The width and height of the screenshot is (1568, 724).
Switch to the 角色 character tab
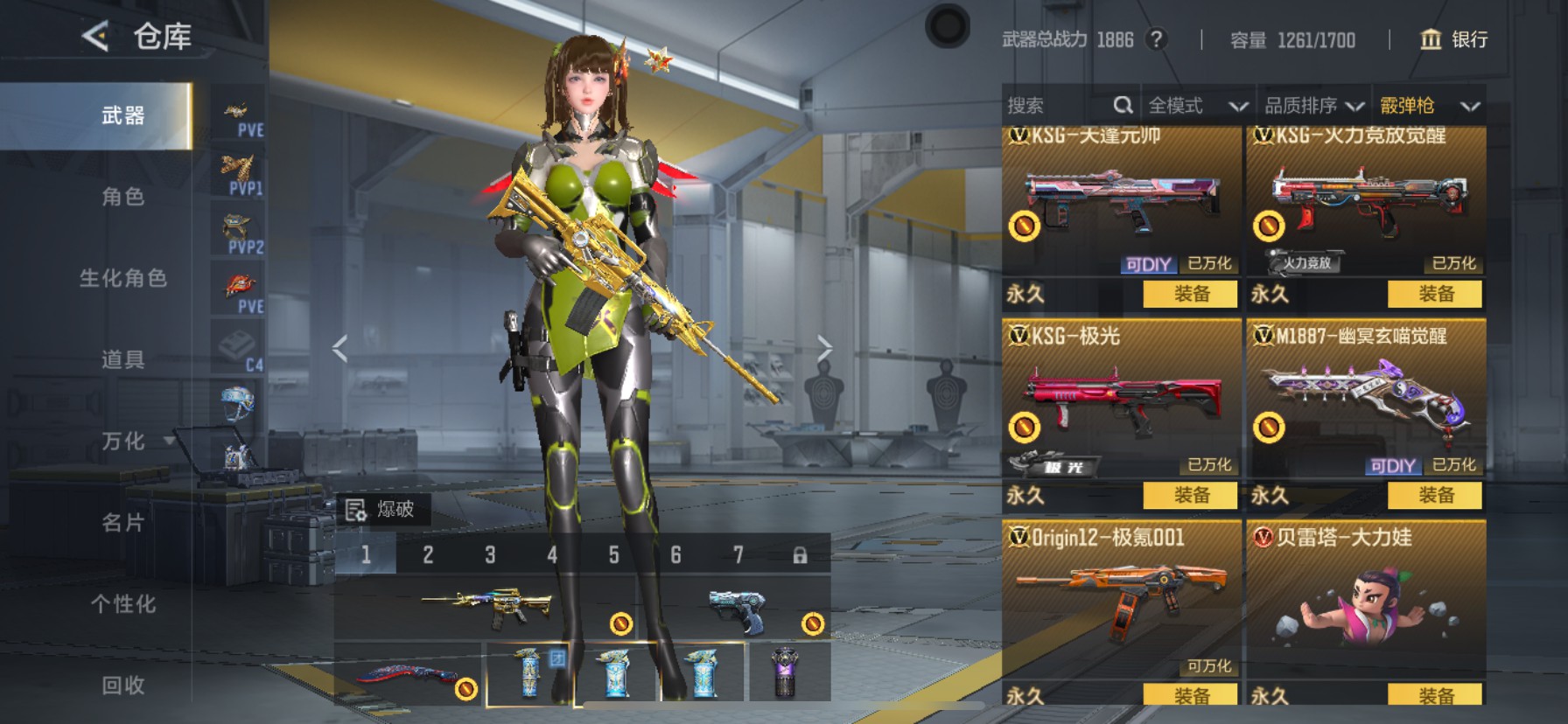point(122,197)
